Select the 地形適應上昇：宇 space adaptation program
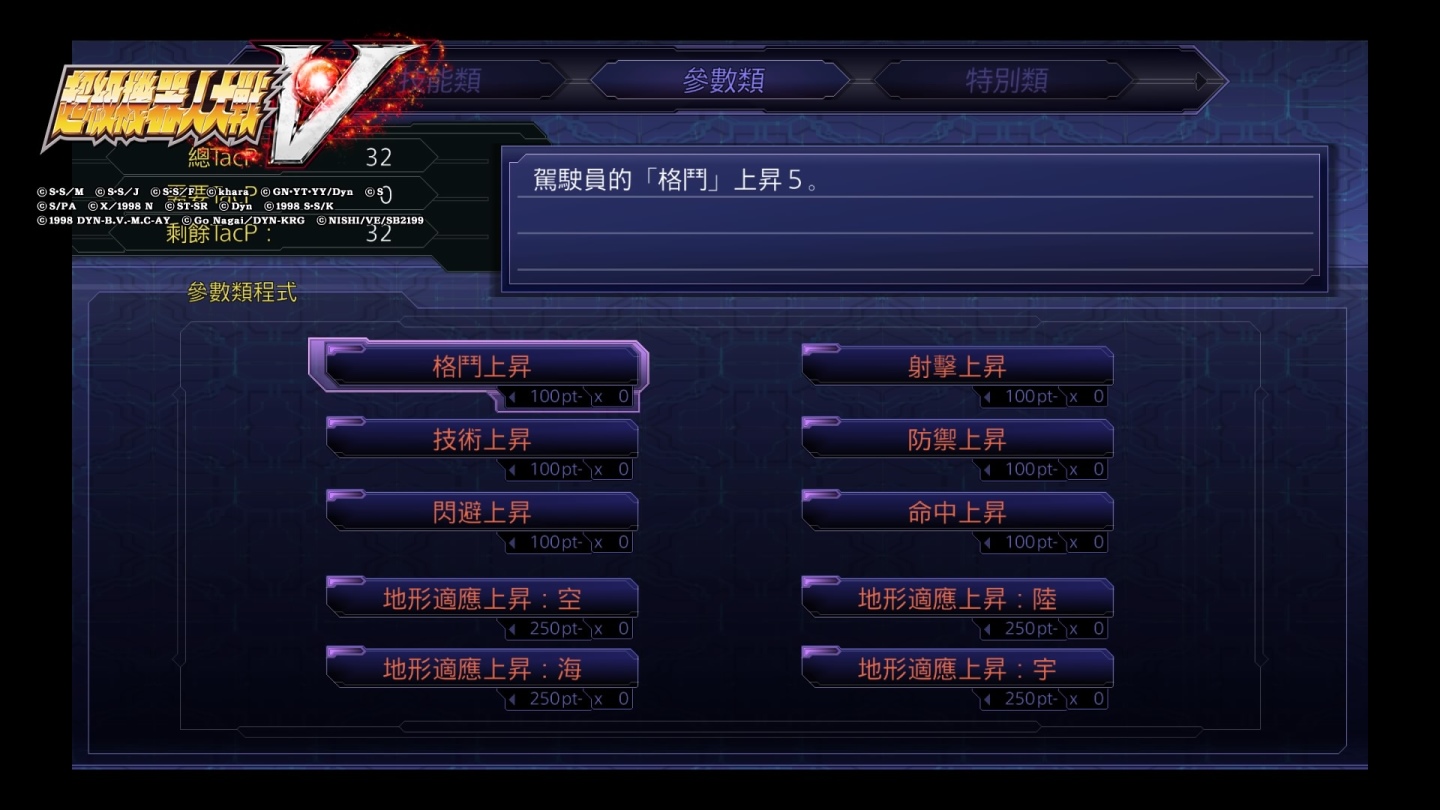The width and height of the screenshot is (1440, 810). tap(957, 667)
